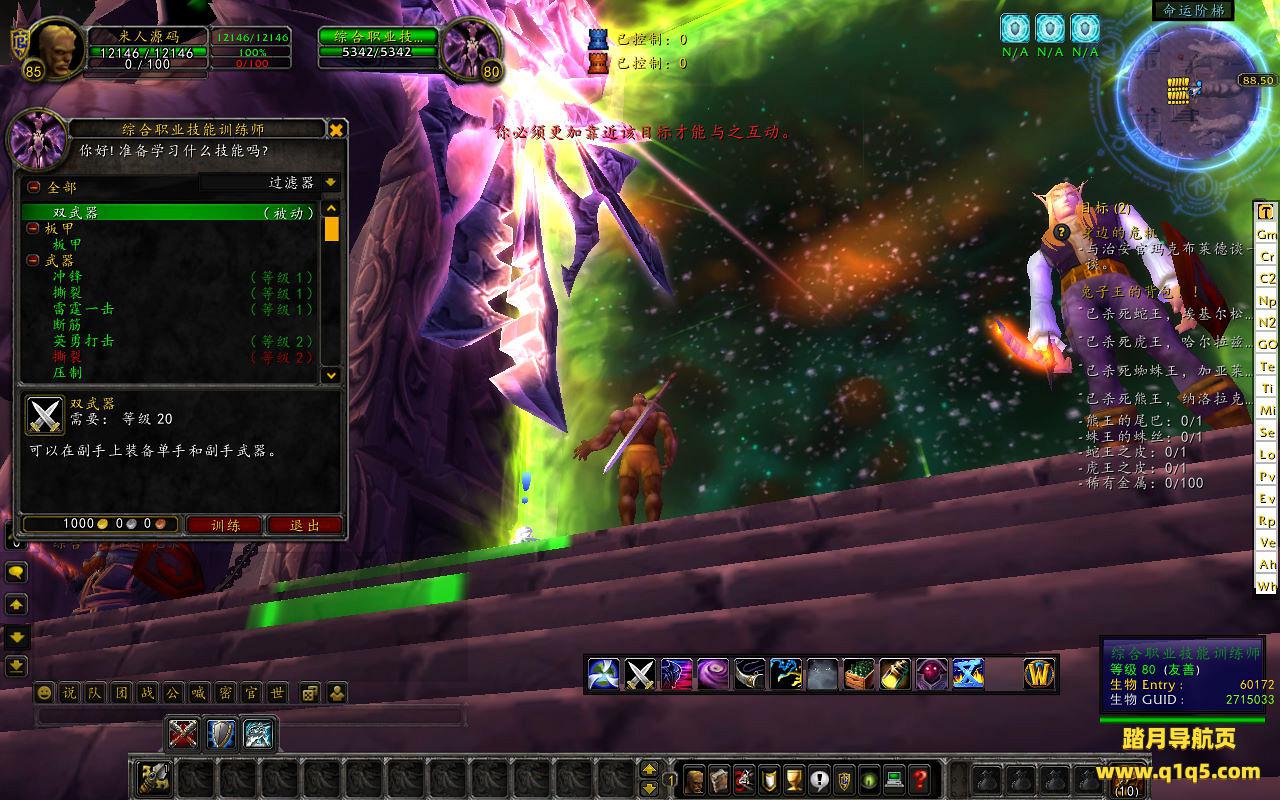Open the red question mark help button
Screen dimensions: 1280x800
coord(921,779)
